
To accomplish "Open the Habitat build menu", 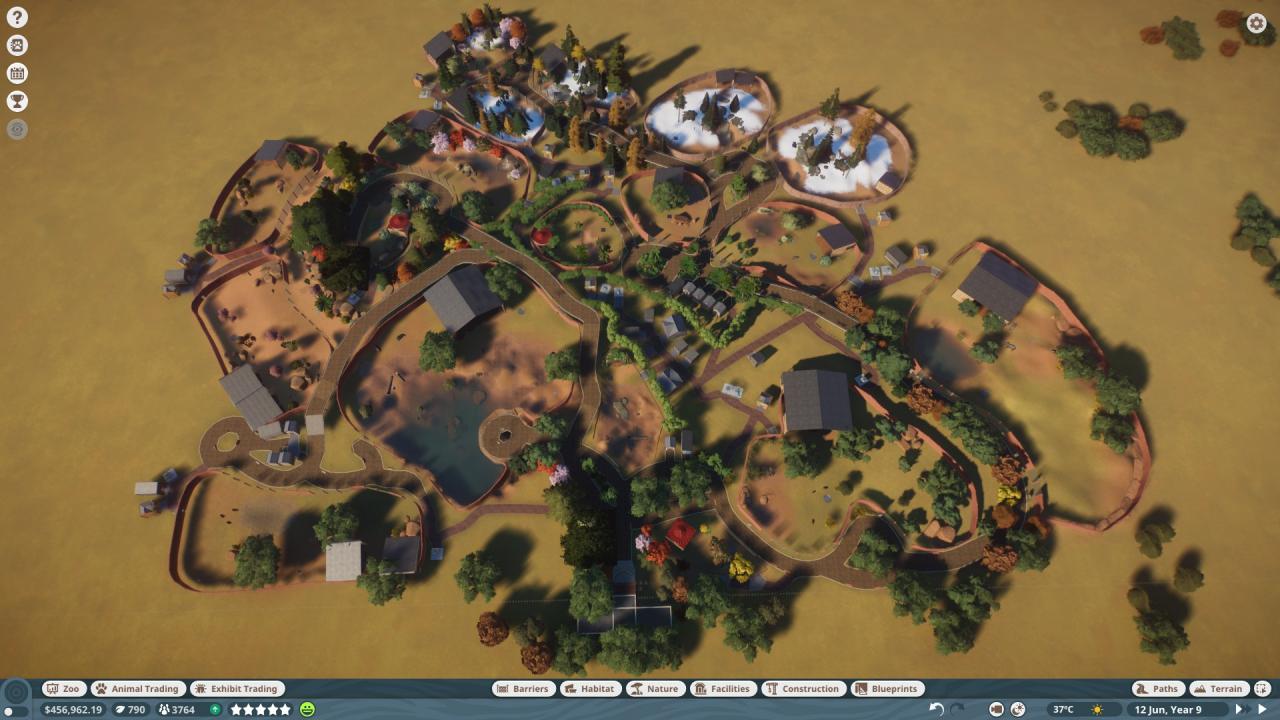I will 590,689.
